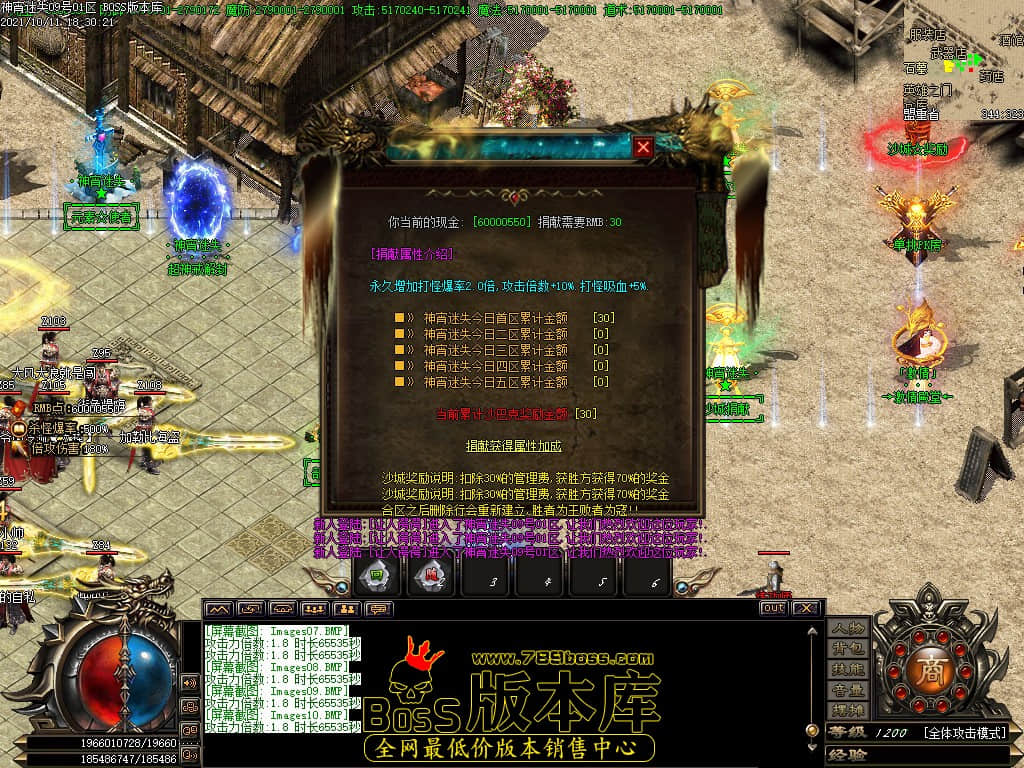Viewport: 1024px width, 768px height.
Task: Click the X button beside OUT
Action: (806, 608)
